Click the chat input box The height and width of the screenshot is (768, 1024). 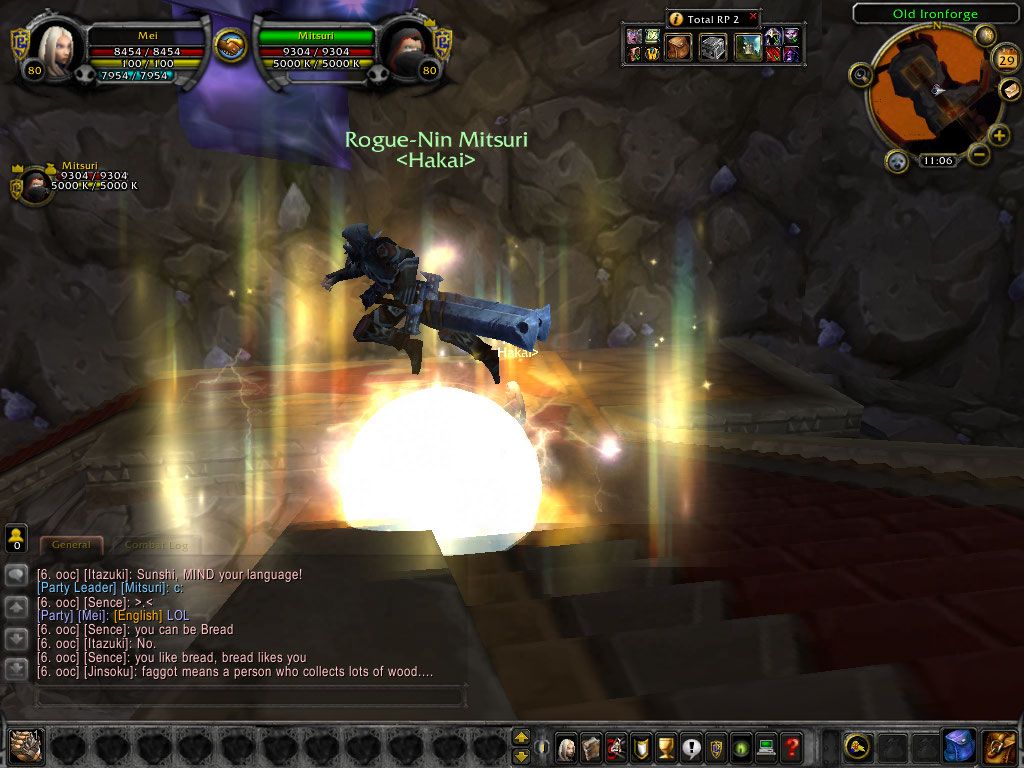click(250, 693)
